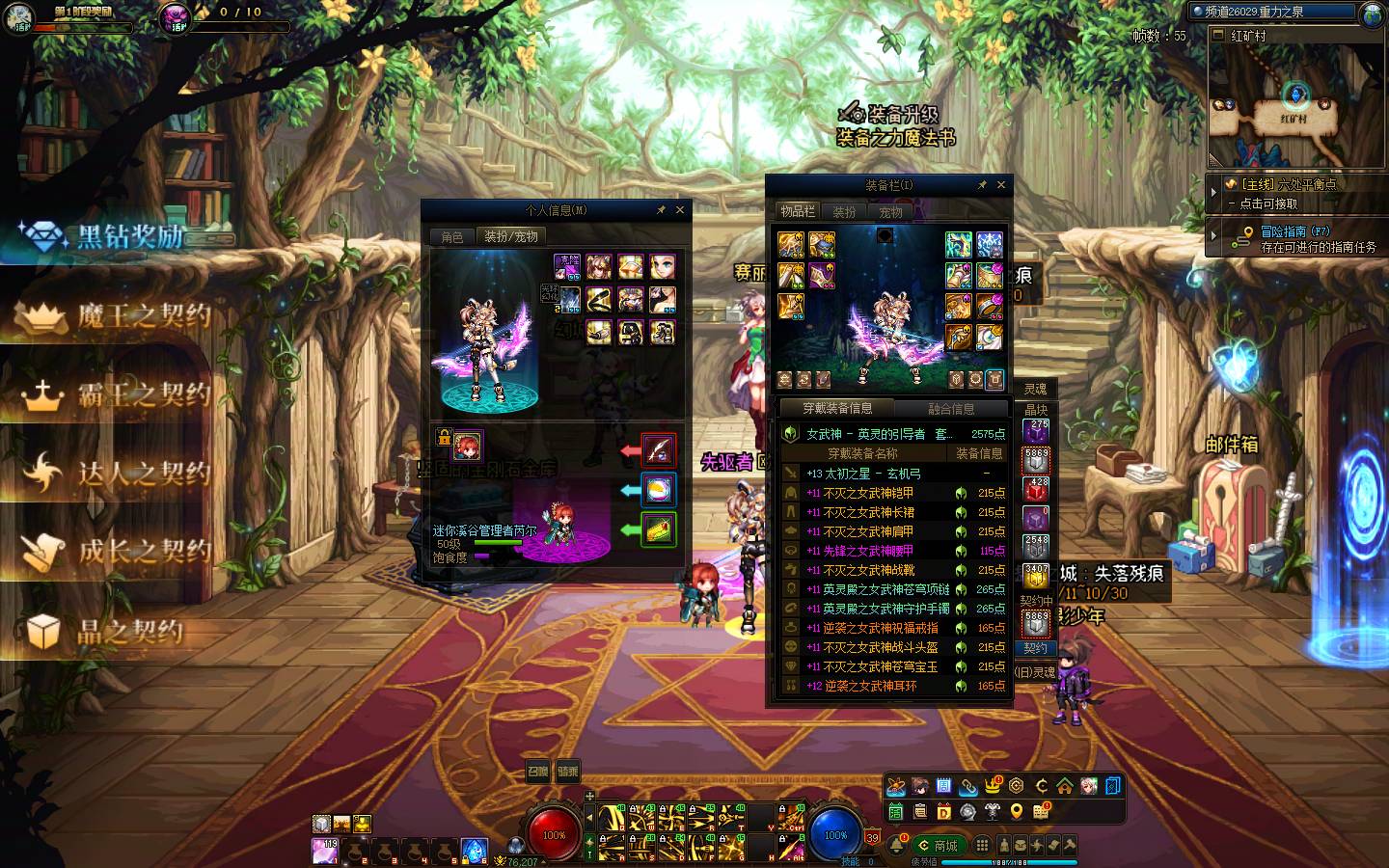Open the 商城 cash shop
This screenshot has height=868, width=1389.
pos(939,846)
